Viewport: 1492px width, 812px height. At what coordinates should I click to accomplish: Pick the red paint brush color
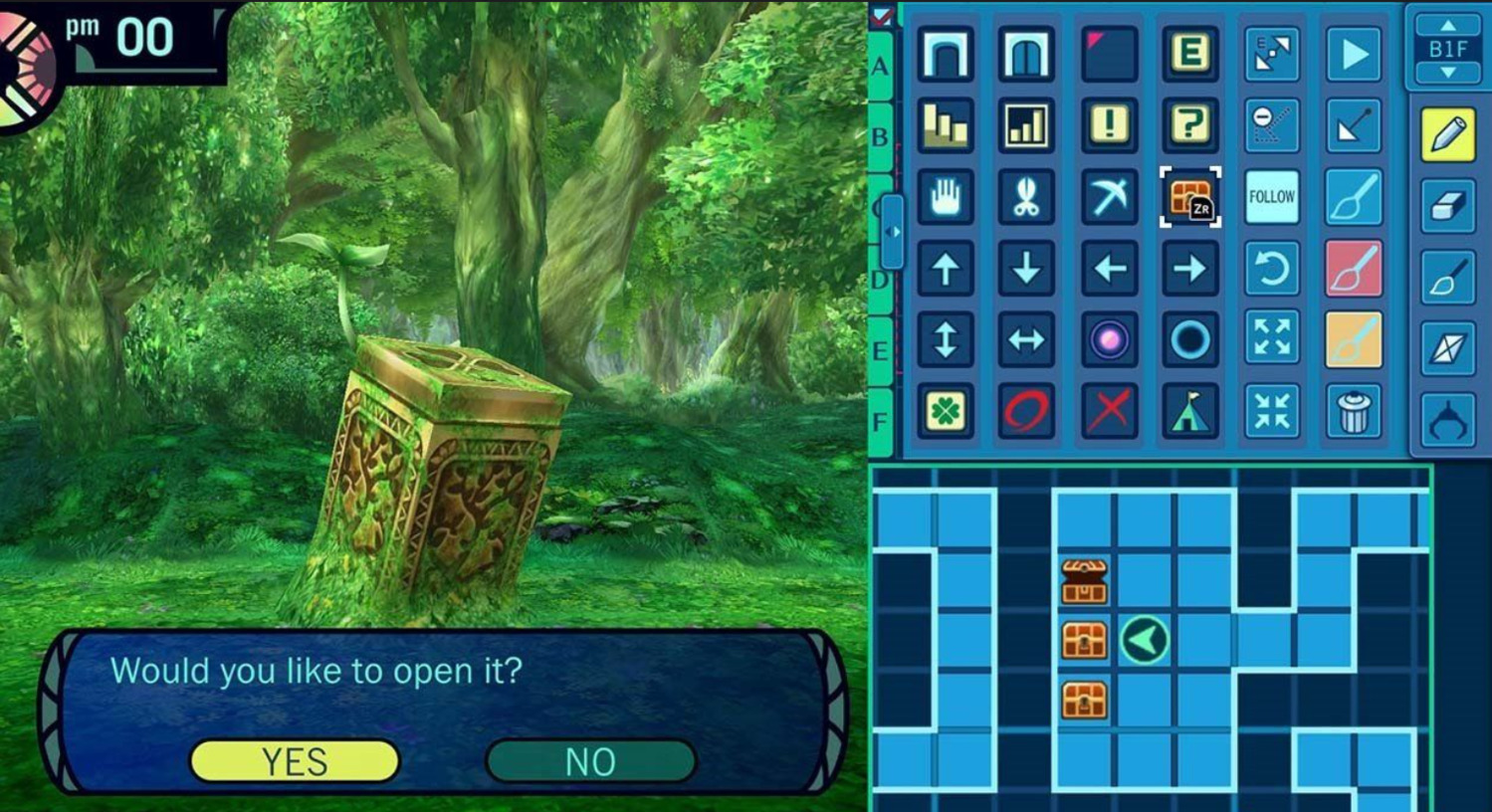coord(1354,269)
